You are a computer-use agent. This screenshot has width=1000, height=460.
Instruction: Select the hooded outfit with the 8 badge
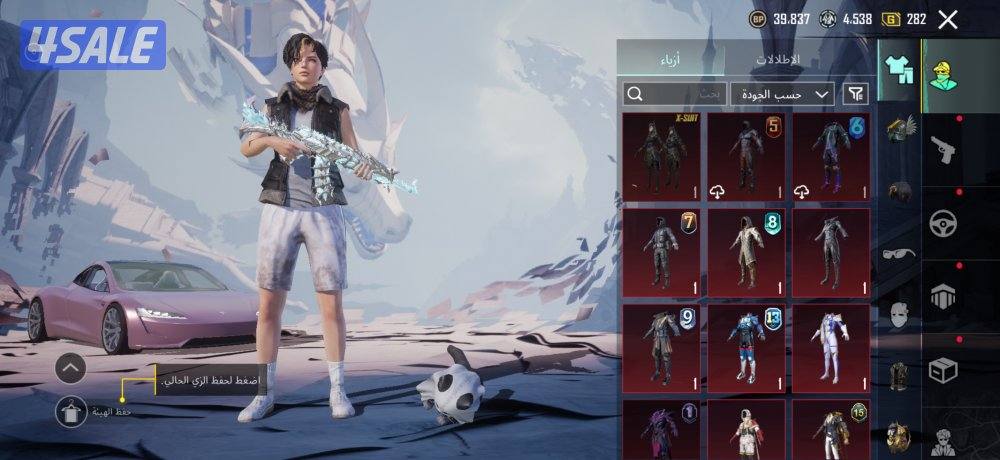coord(746,252)
